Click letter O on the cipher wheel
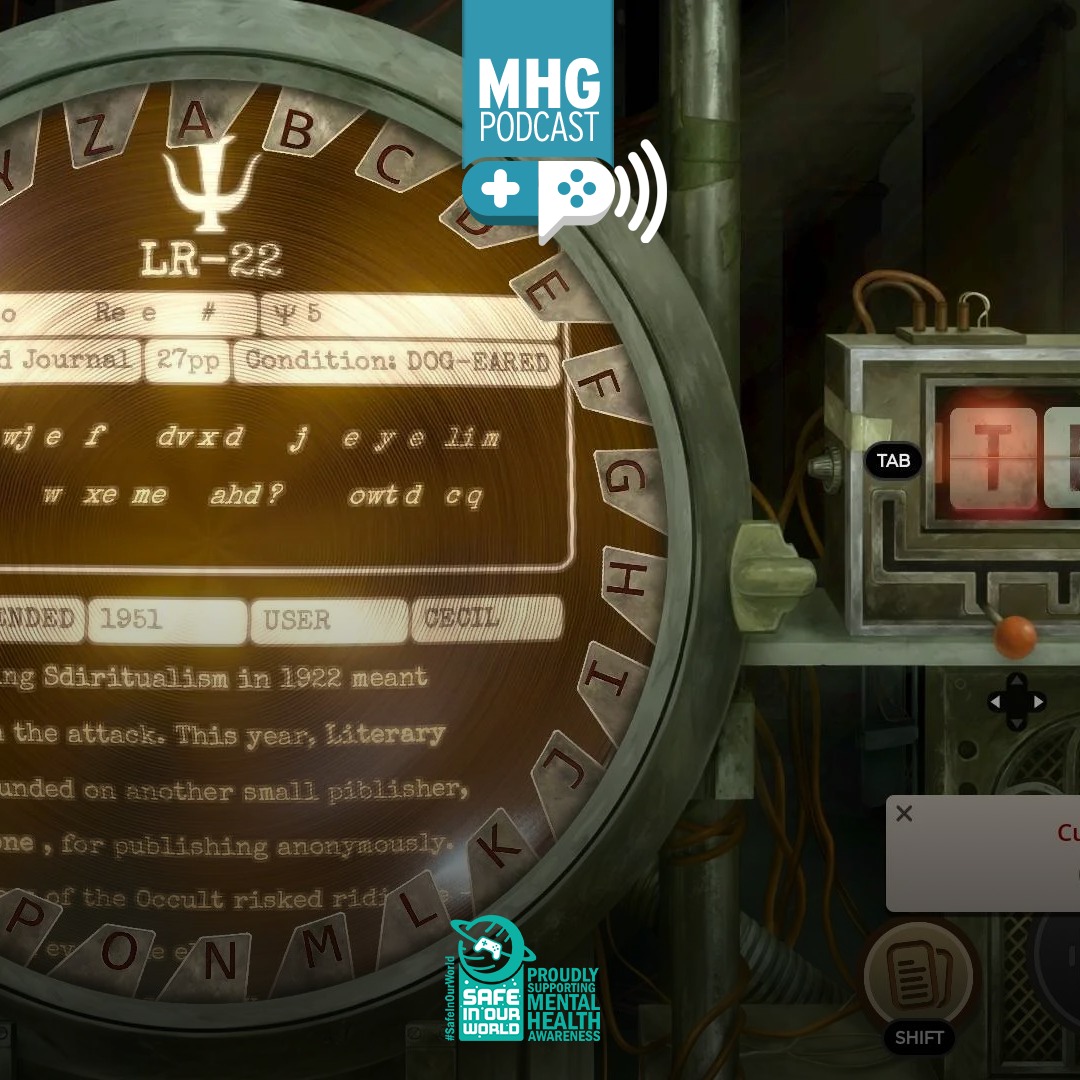The image size is (1080, 1080). pos(119,952)
